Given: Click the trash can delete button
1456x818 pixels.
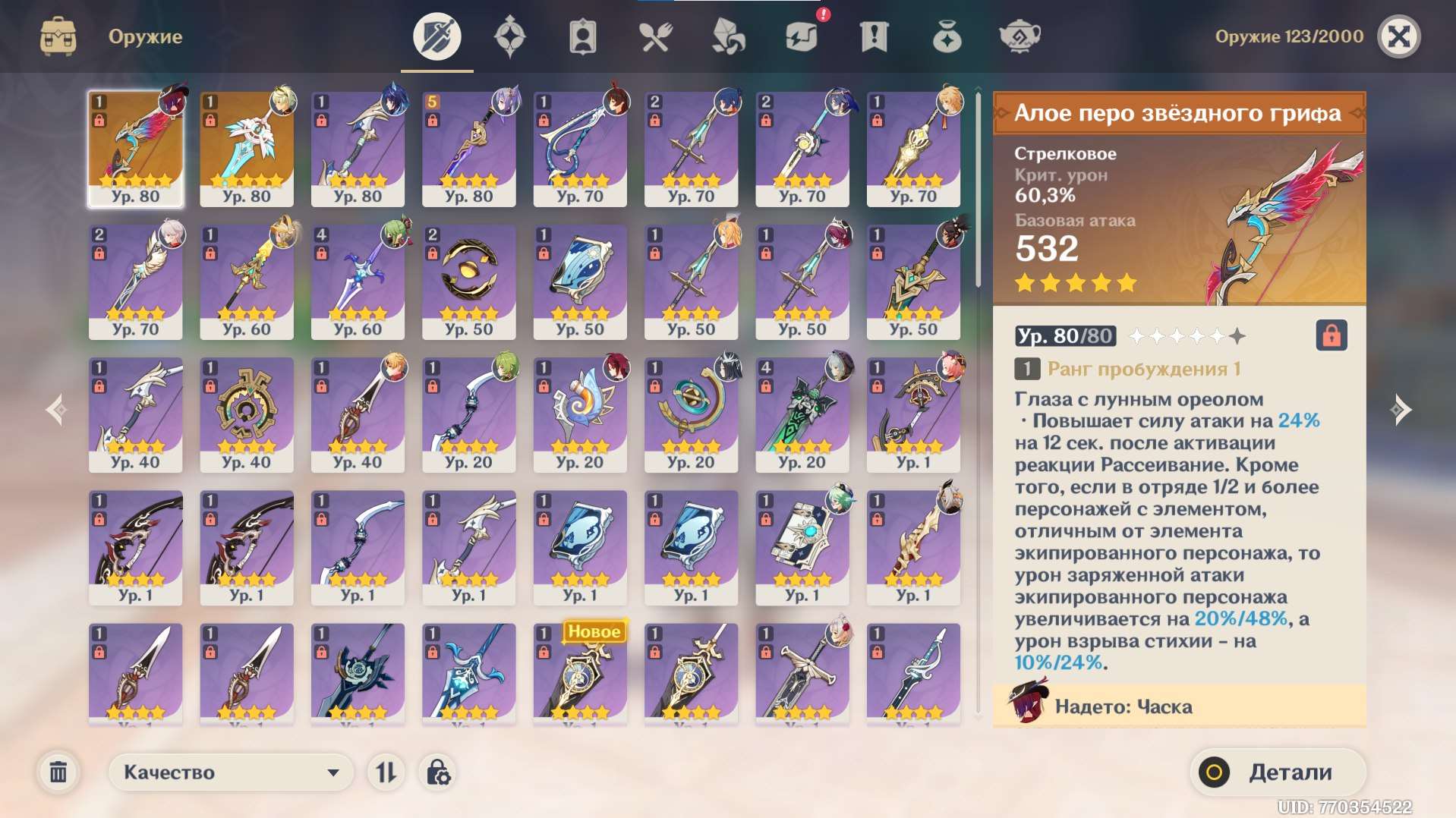Looking at the screenshot, I should click(58, 772).
